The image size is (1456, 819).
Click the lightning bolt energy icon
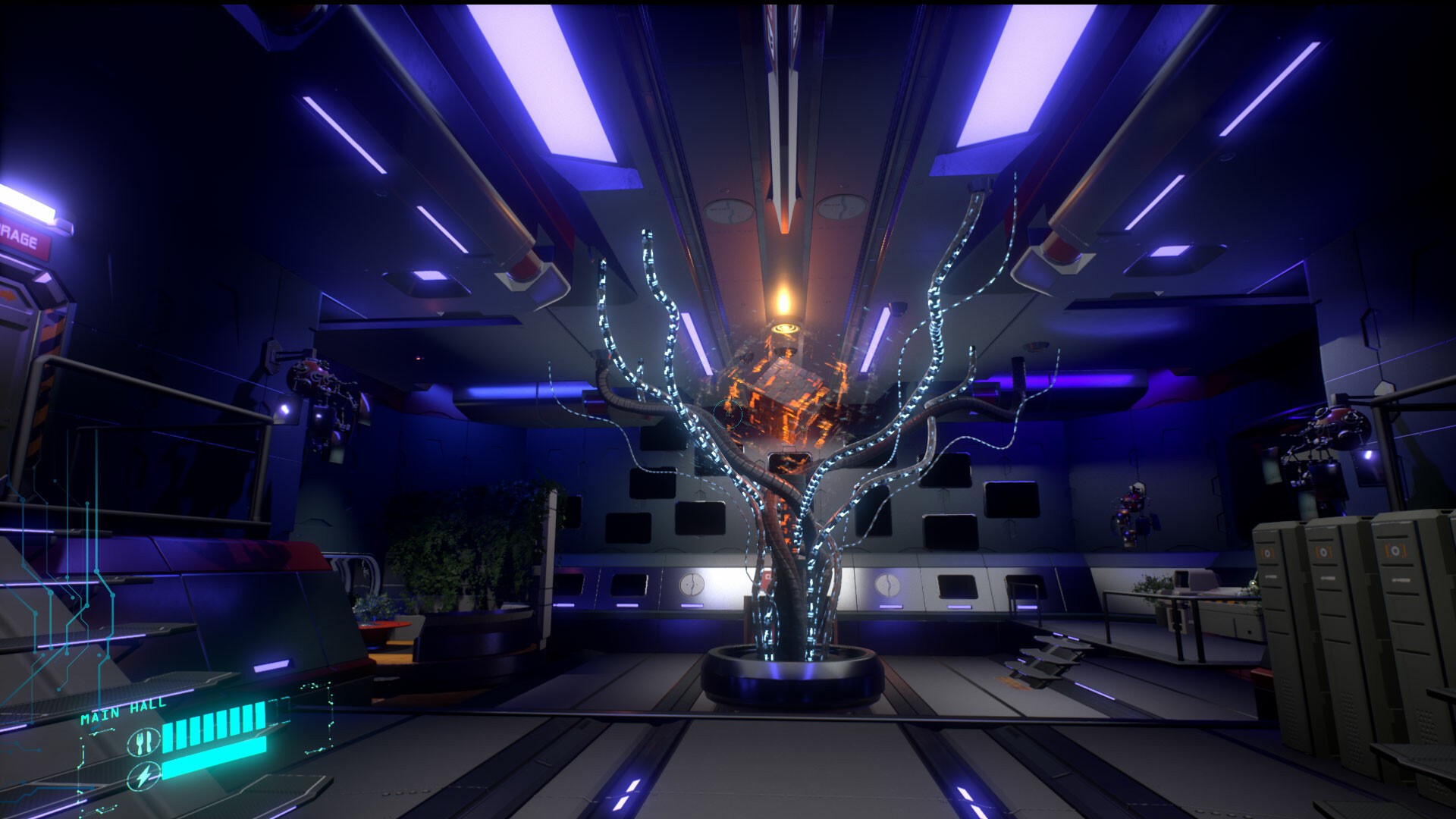[144, 775]
